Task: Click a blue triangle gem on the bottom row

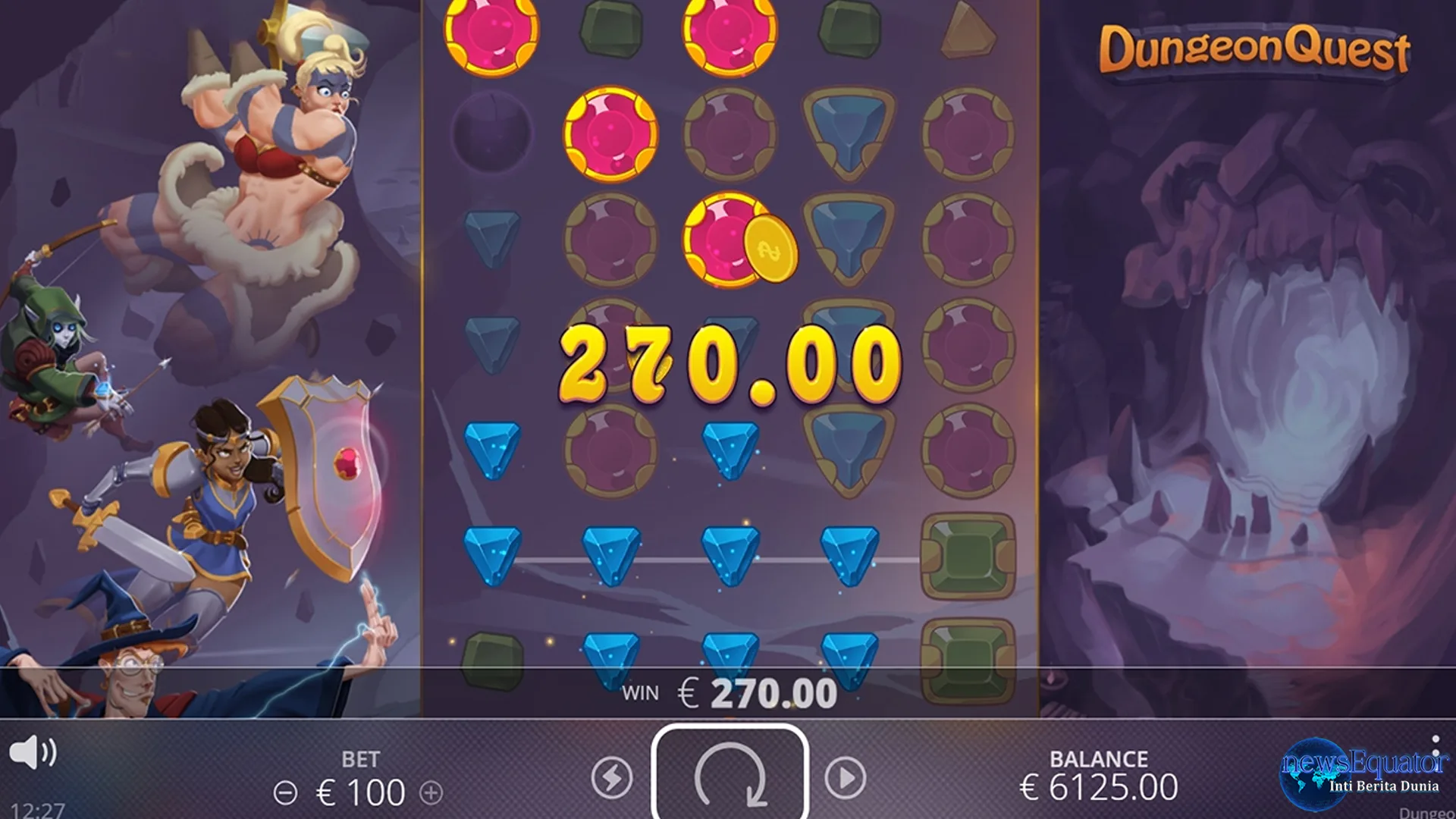Action: [610, 652]
